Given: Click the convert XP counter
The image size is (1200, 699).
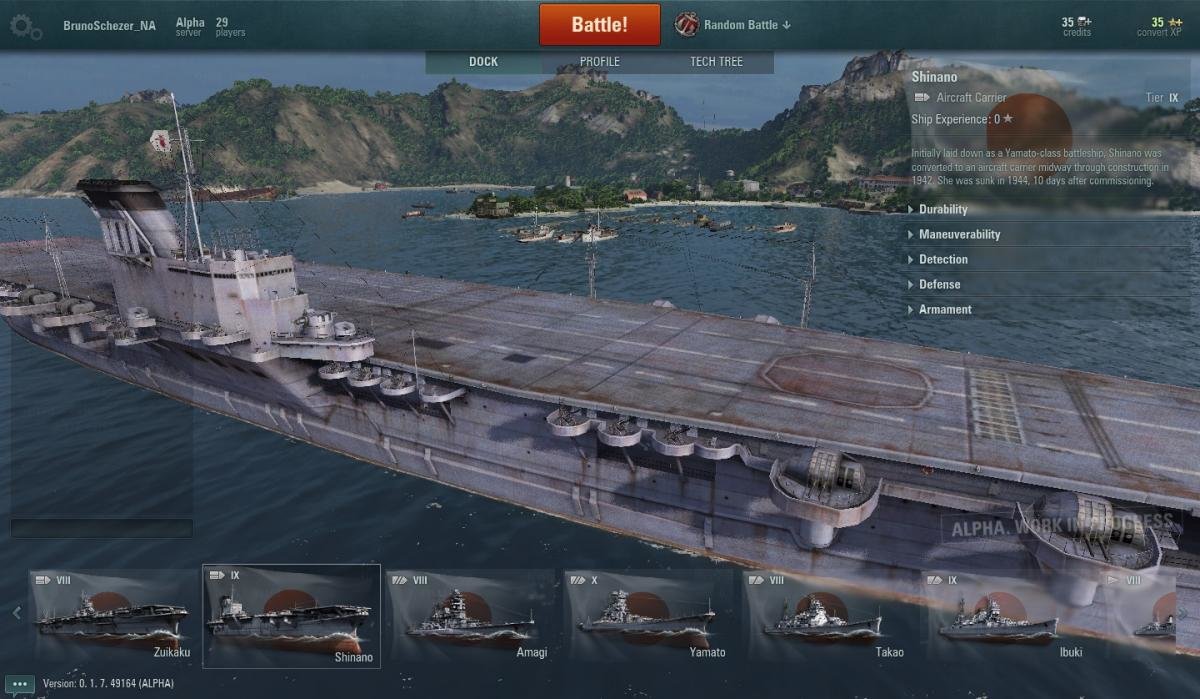Looking at the screenshot, I should click(1158, 27).
